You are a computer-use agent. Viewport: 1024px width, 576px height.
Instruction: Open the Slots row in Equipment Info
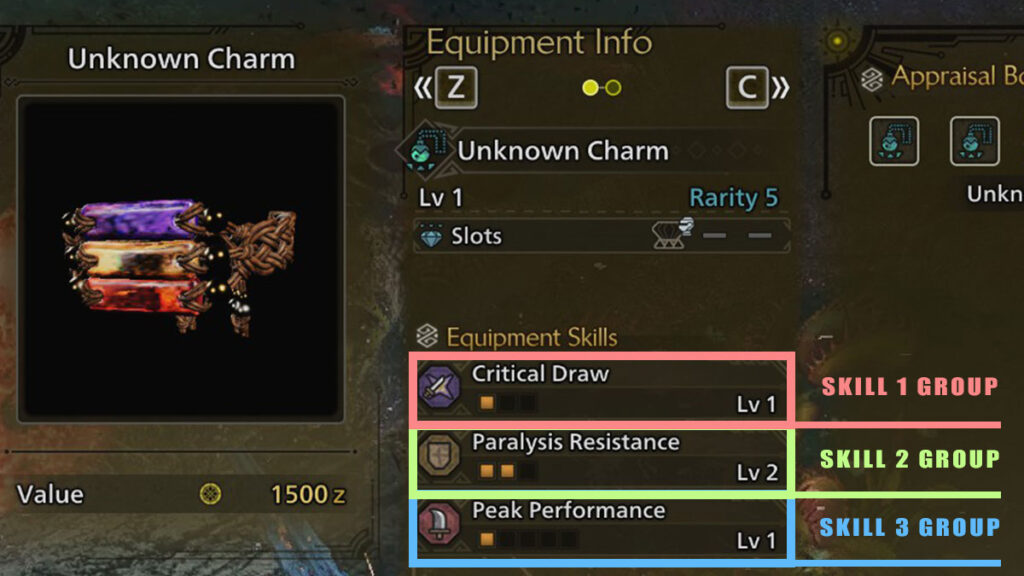coord(602,236)
